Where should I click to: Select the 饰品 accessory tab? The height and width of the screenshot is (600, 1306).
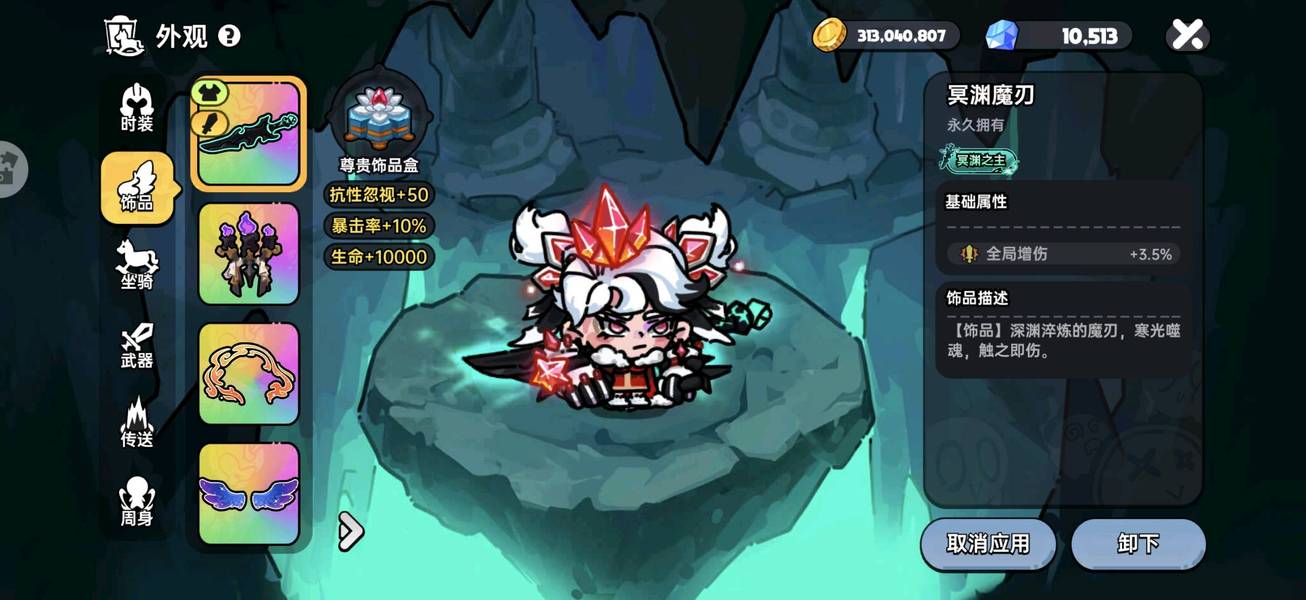coord(137,188)
